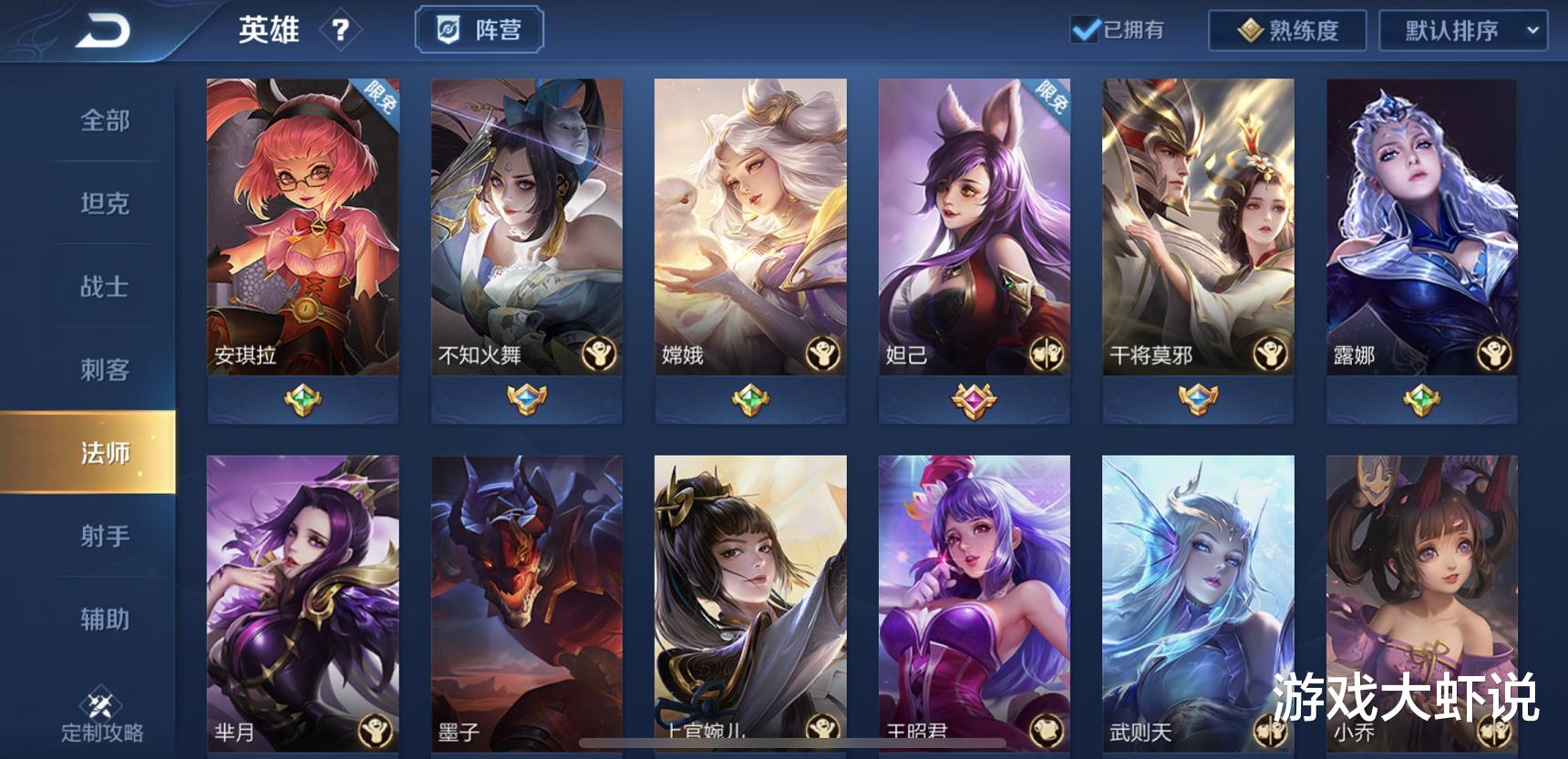The height and width of the screenshot is (759, 1568).
Task: Uncheck the 已拥有 (owned) filter checkbox
Action: tap(1087, 28)
